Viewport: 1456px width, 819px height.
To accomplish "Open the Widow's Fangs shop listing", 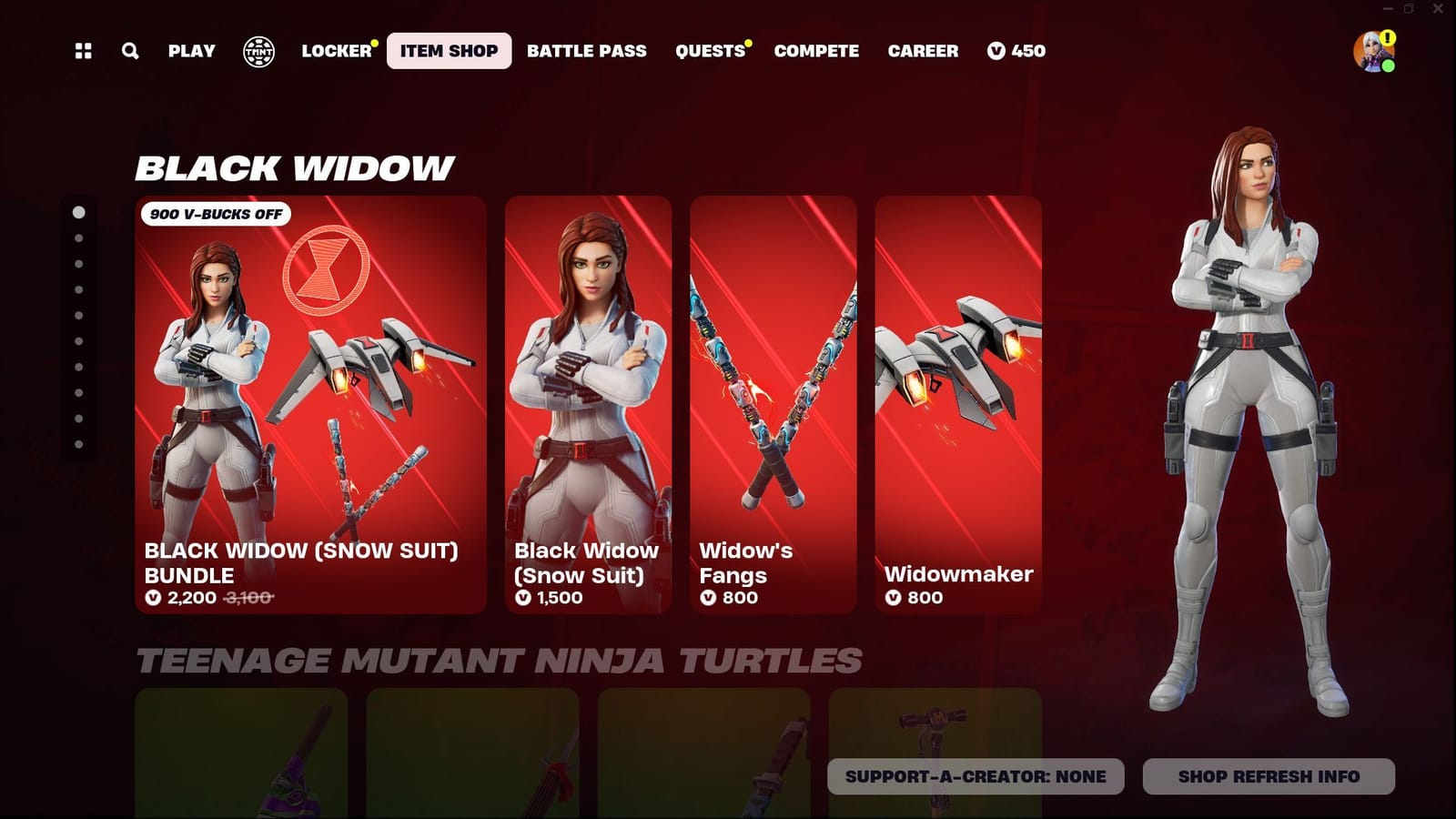I will coord(773,400).
